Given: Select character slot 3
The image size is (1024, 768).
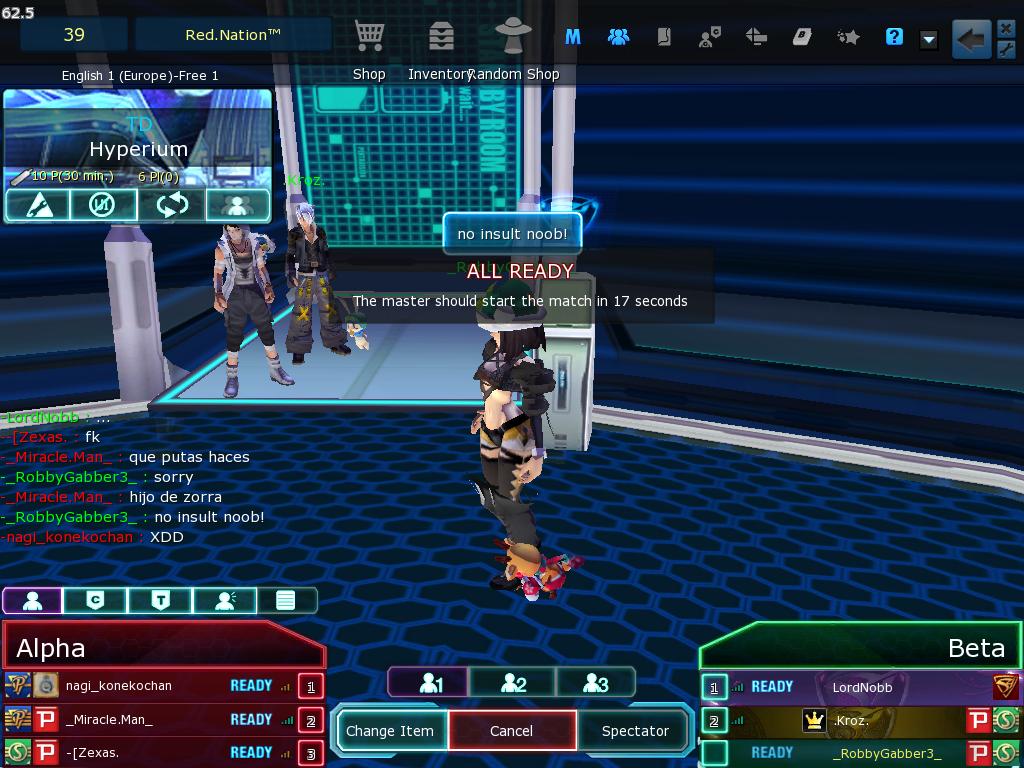Looking at the screenshot, I should coord(595,683).
